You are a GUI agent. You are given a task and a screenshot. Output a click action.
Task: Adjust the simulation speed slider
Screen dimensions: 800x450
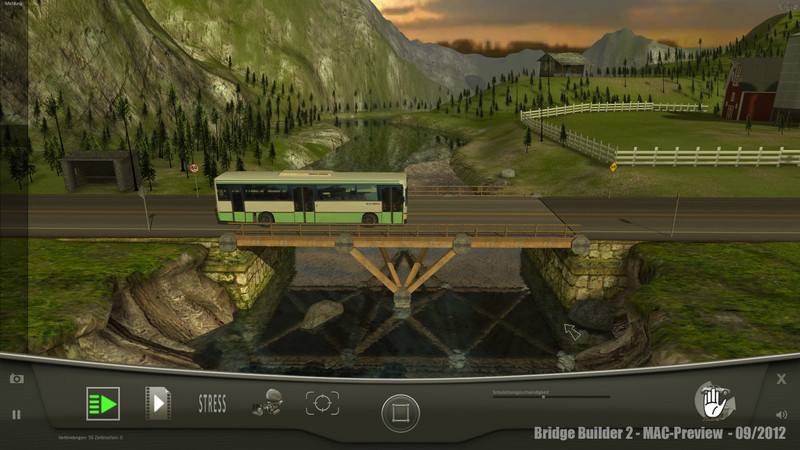(543, 397)
